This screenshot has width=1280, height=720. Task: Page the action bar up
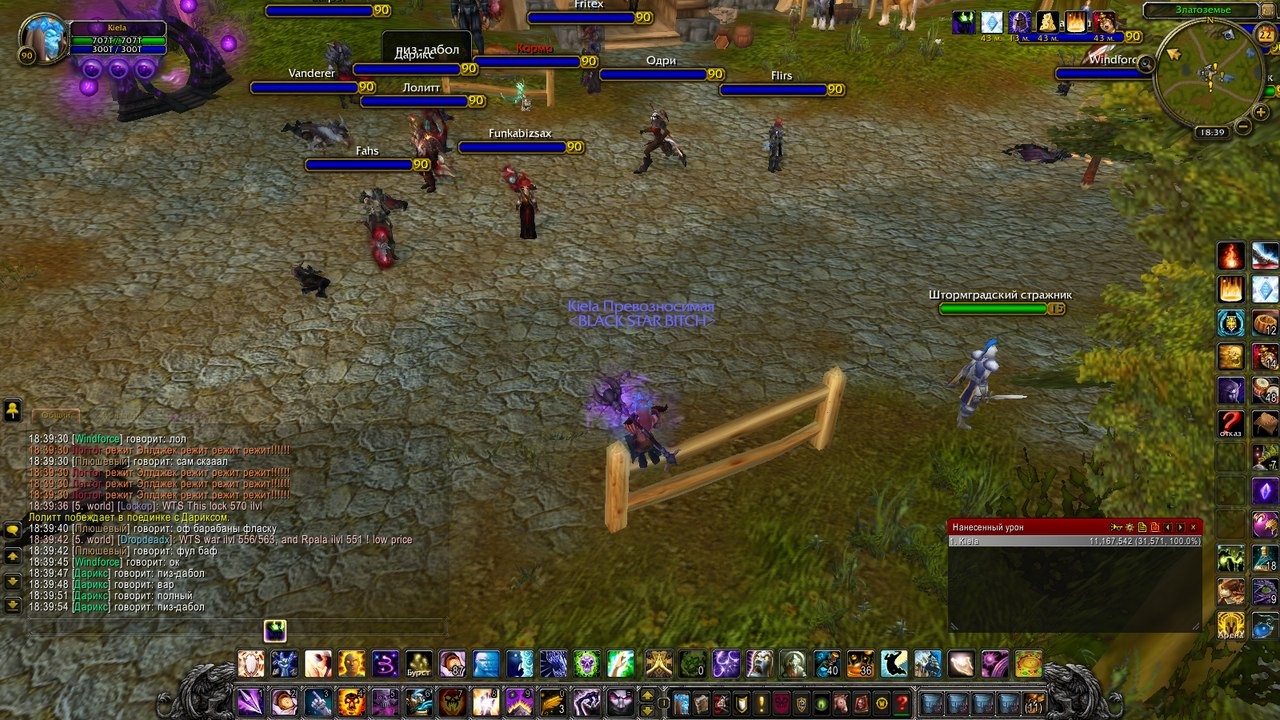[647, 695]
